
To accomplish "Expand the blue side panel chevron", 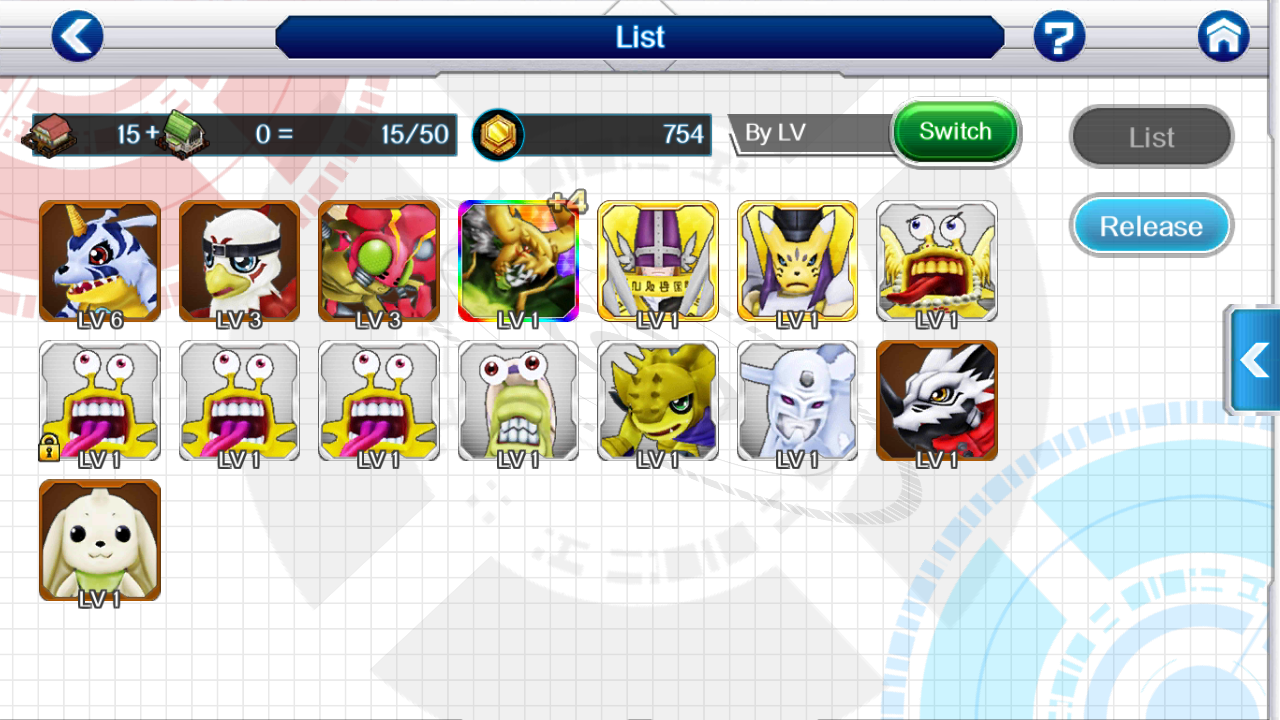I will 1253,362.
